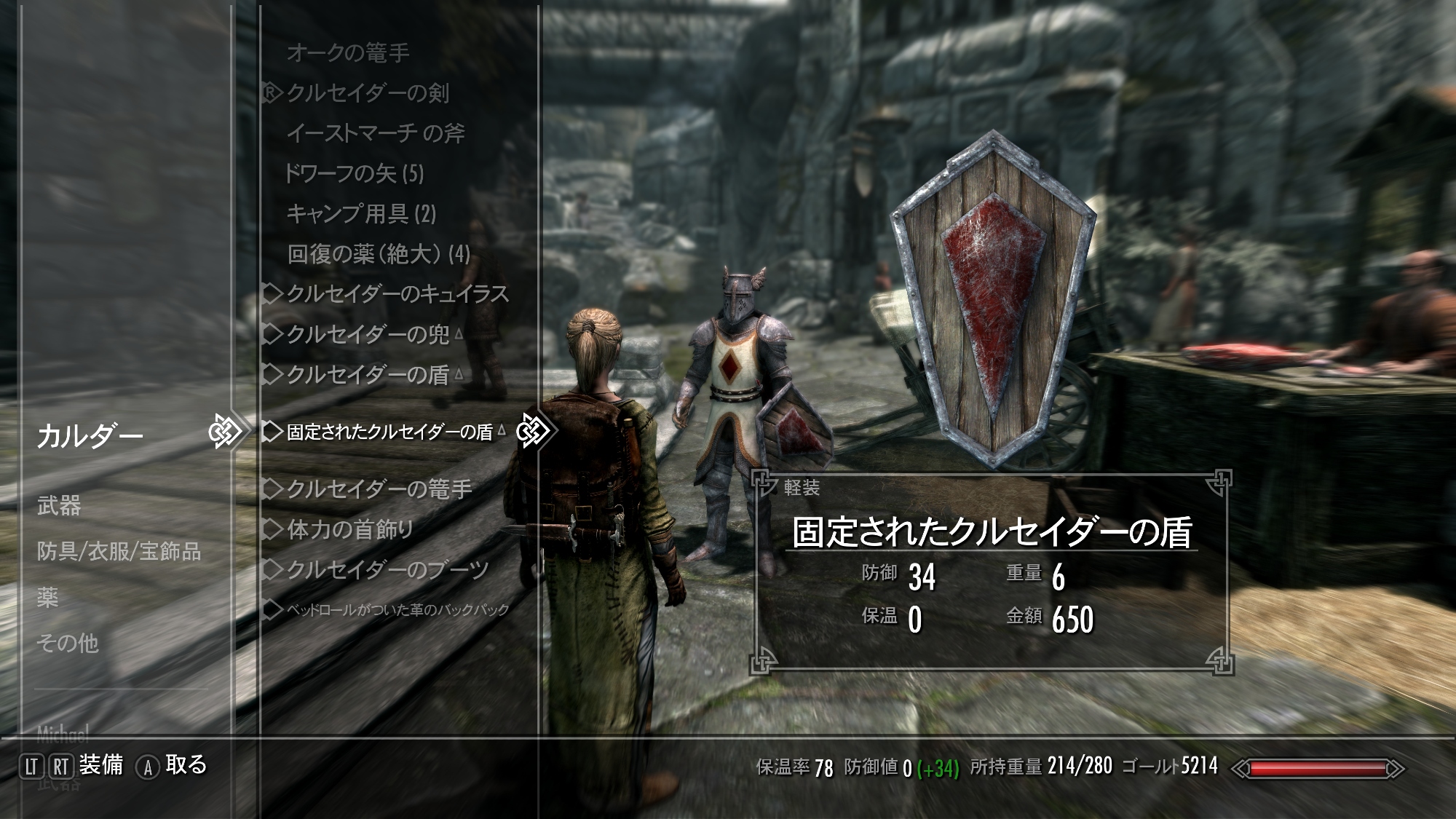Choose 体力の首飾り necklace entry
Image resolution: width=1456 pixels, height=819 pixels.
350,529
